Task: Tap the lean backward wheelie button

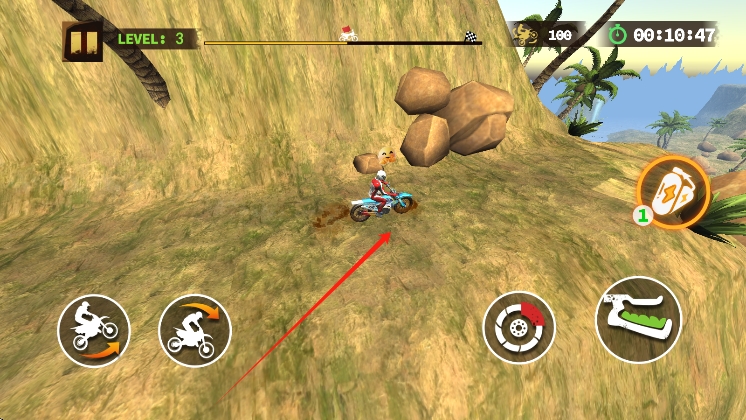Action: (94, 329)
